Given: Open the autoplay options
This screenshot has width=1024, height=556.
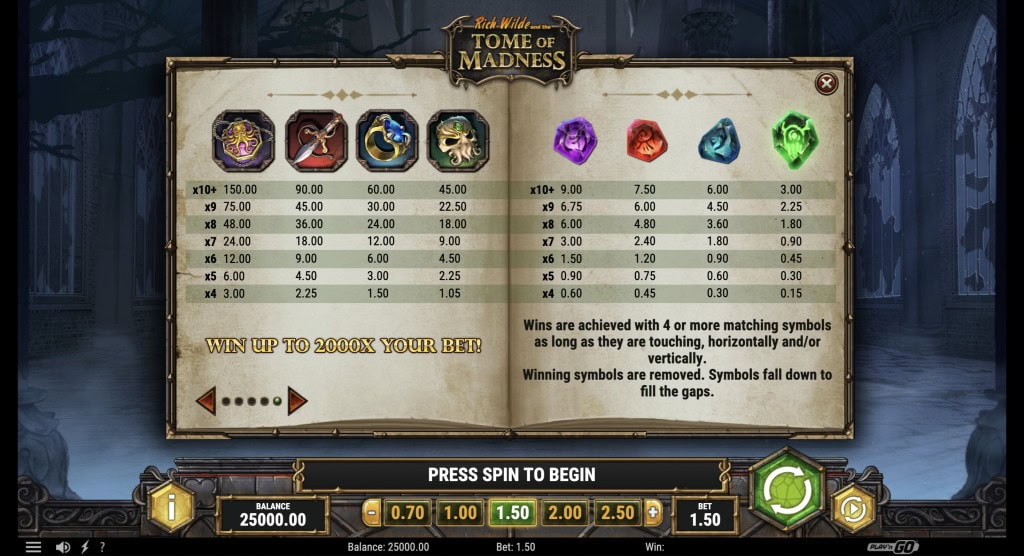Looking at the screenshot, I should click(x=853, y=509).
